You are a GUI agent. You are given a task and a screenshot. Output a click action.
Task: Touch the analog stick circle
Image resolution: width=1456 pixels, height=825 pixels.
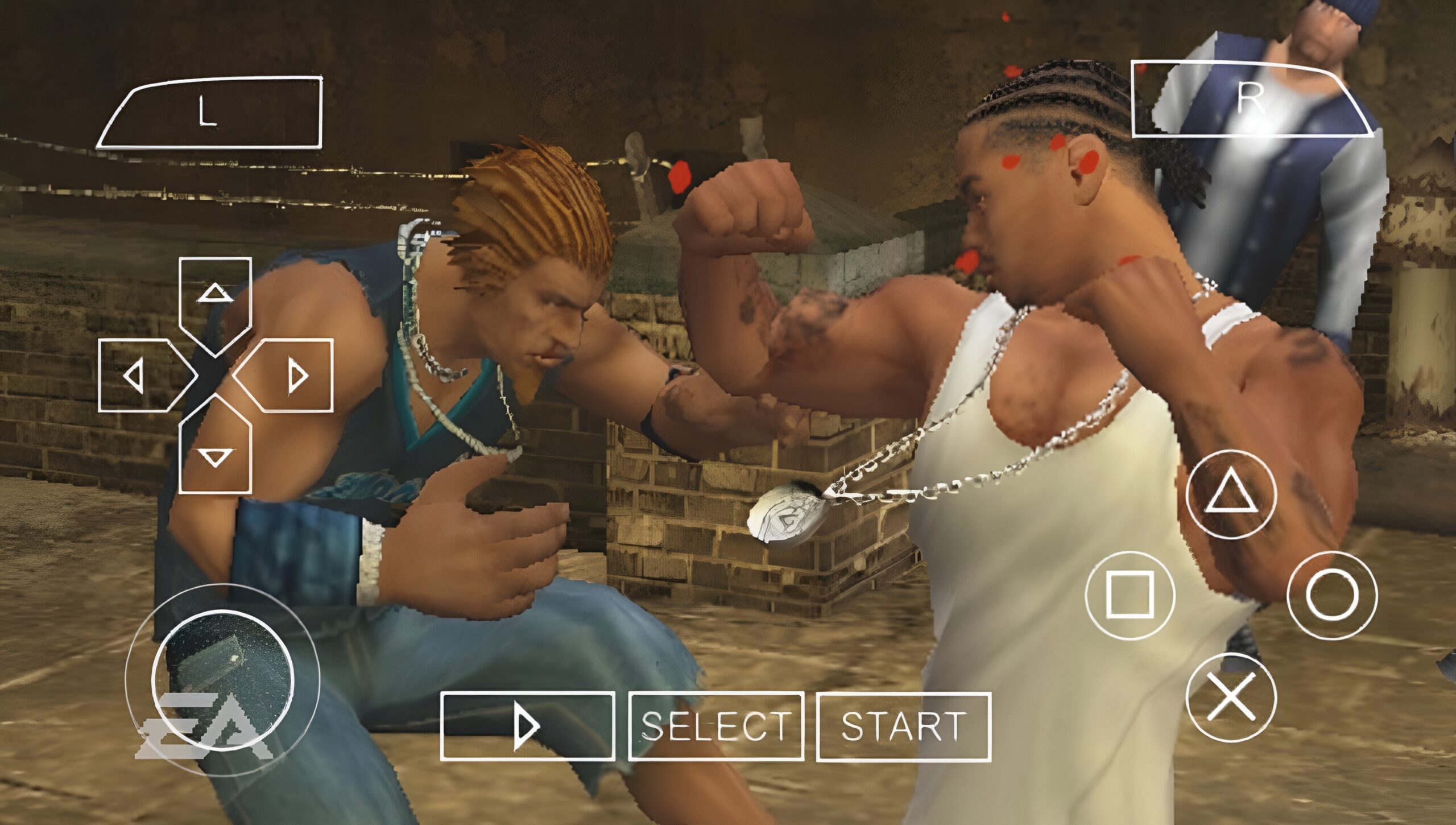tap(222, 679)
